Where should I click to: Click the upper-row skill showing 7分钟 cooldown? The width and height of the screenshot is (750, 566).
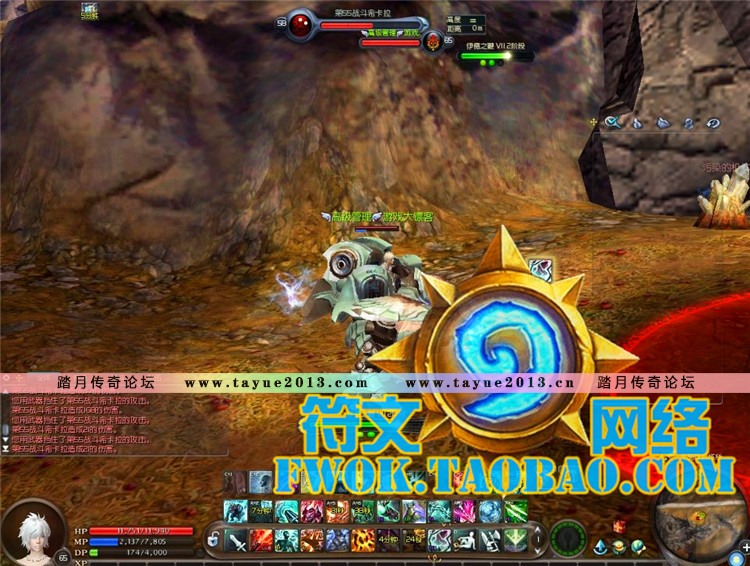262,511
